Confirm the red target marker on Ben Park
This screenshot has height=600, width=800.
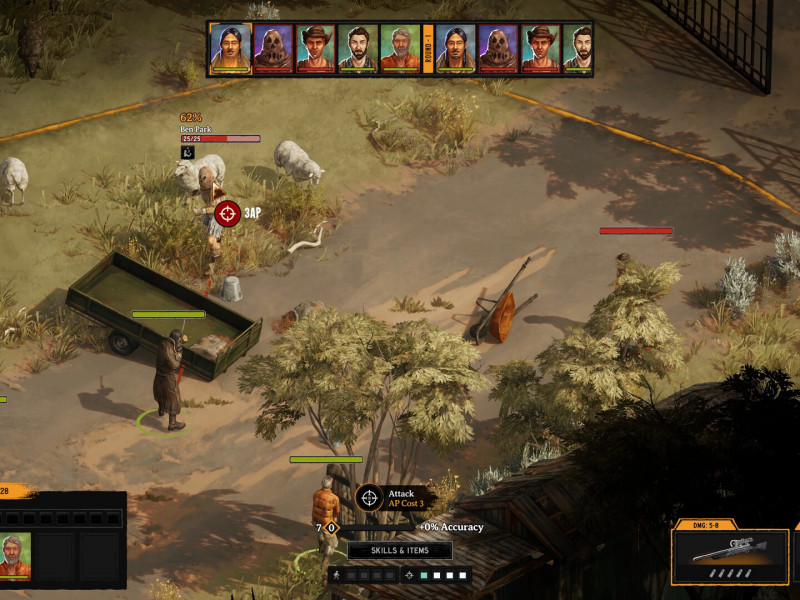(228, 213)
